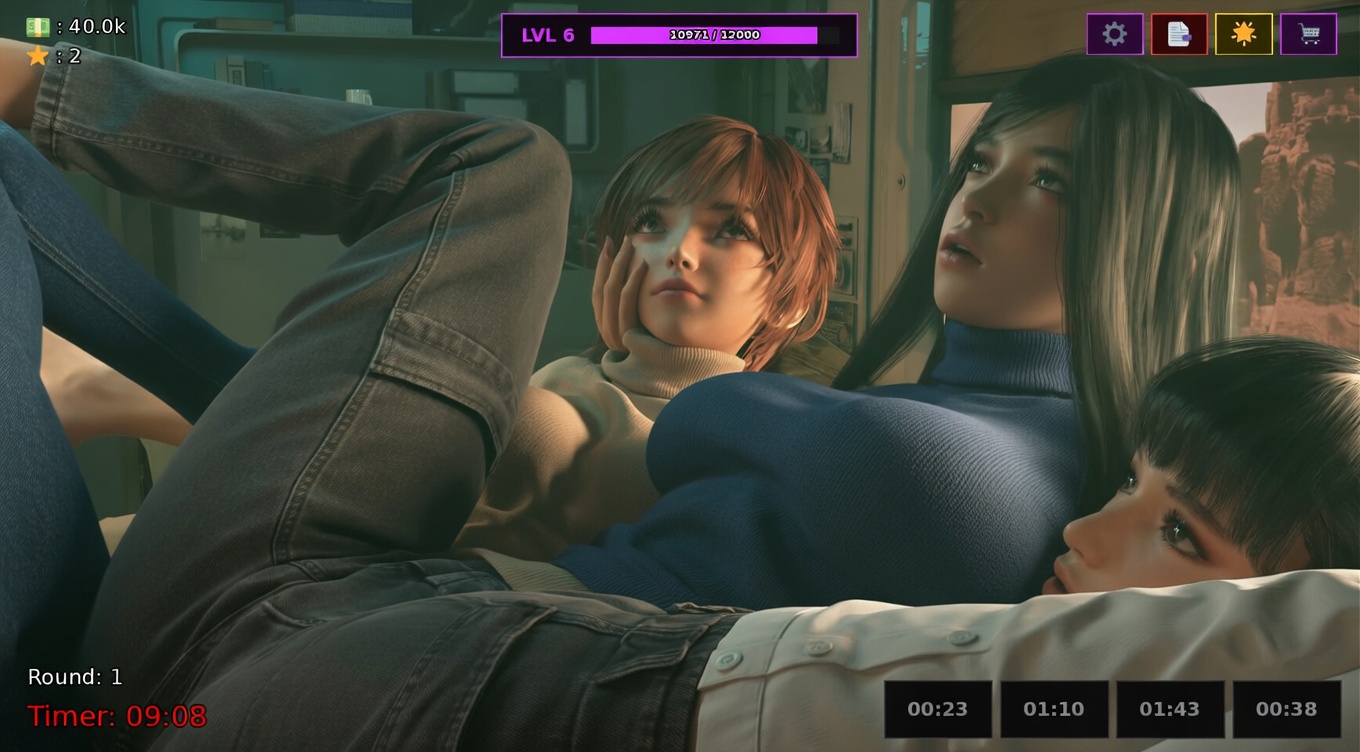The width and height of the screenshot is (1360, 752).
Task: Open the gear settings menu
Action: [1115, 34]
